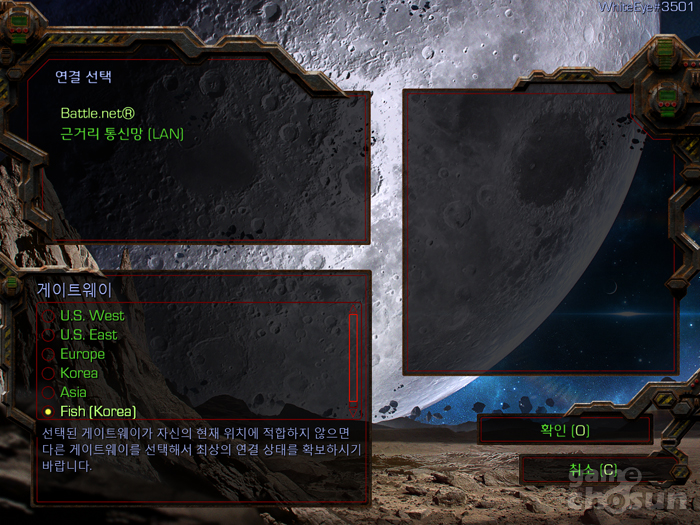Switch gateway to Europe
700x525 pixels.
[x=82, y=354]
